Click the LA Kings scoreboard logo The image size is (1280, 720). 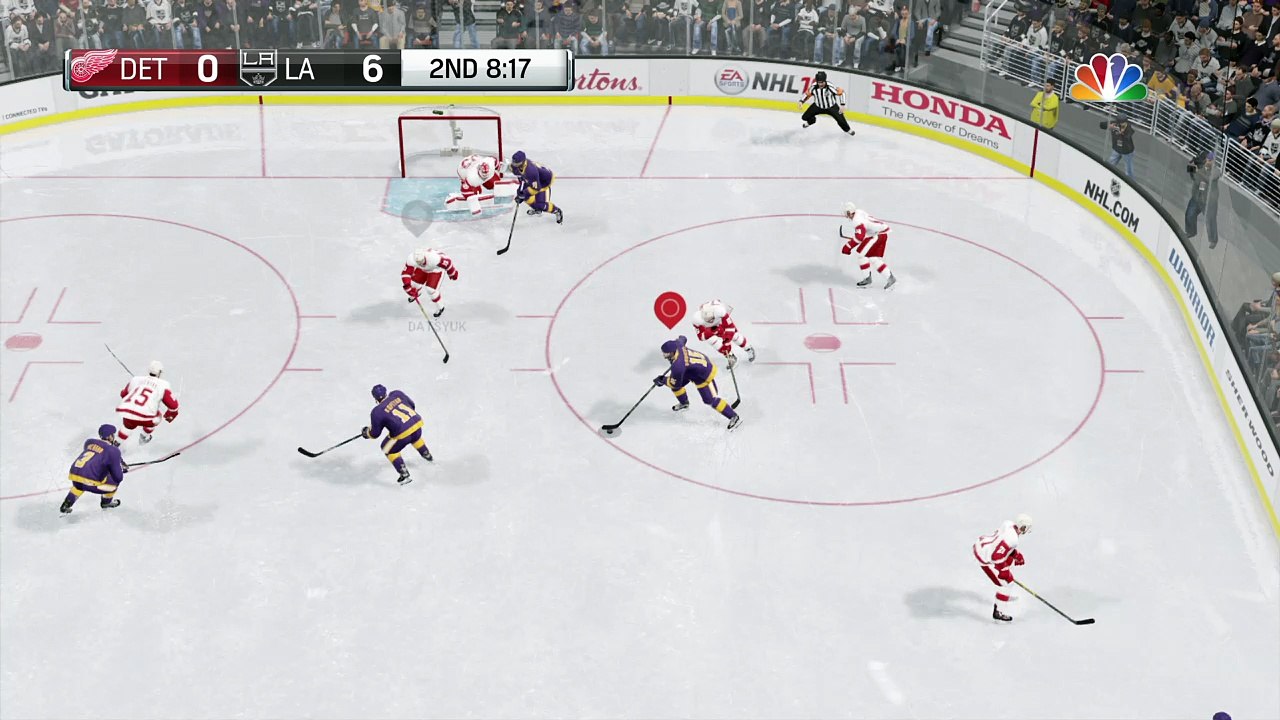[258, 69]
